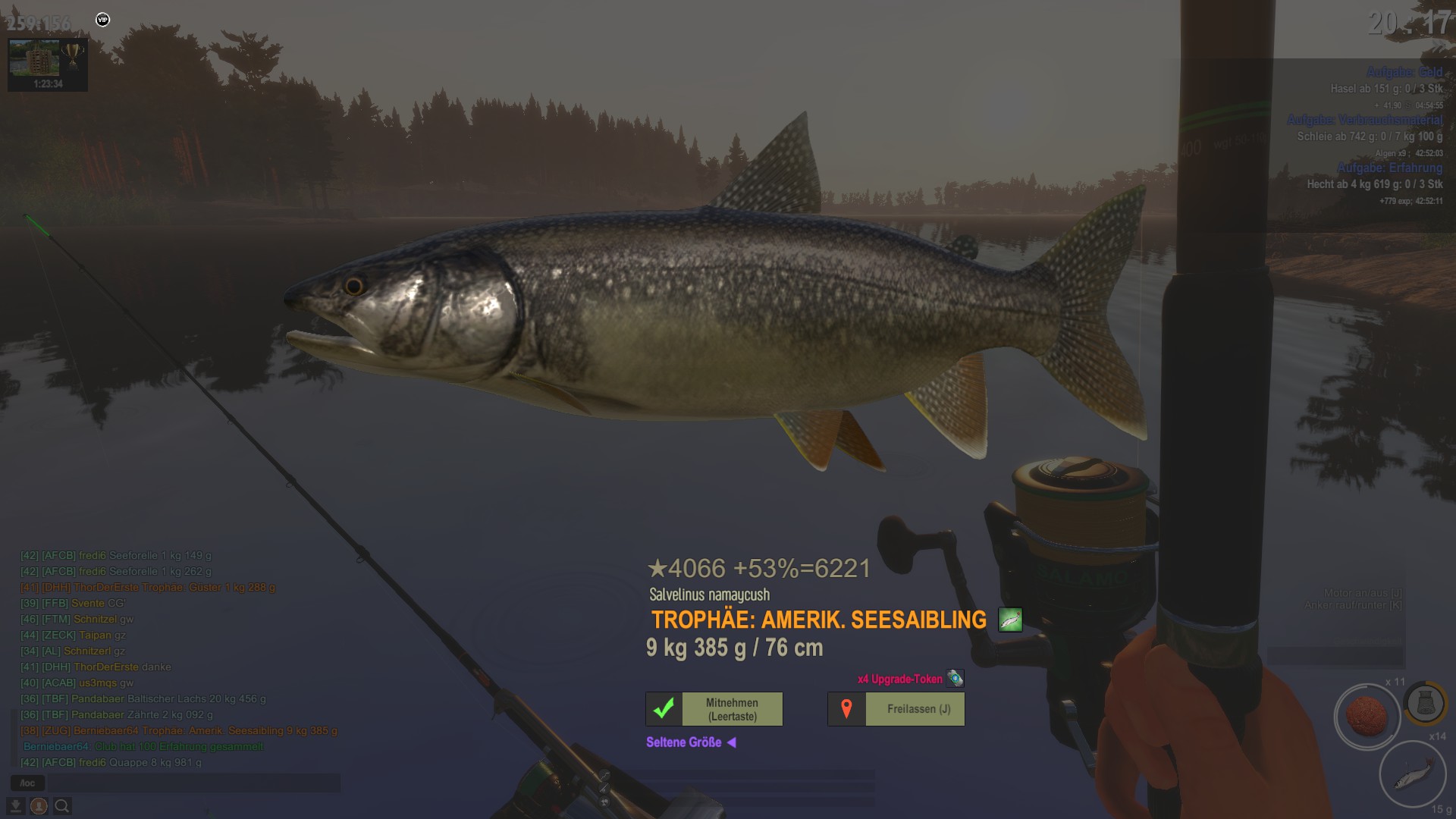The image size is (1456, 819).
Task: Release the fish with the Freilassen button
Action: 896,709
